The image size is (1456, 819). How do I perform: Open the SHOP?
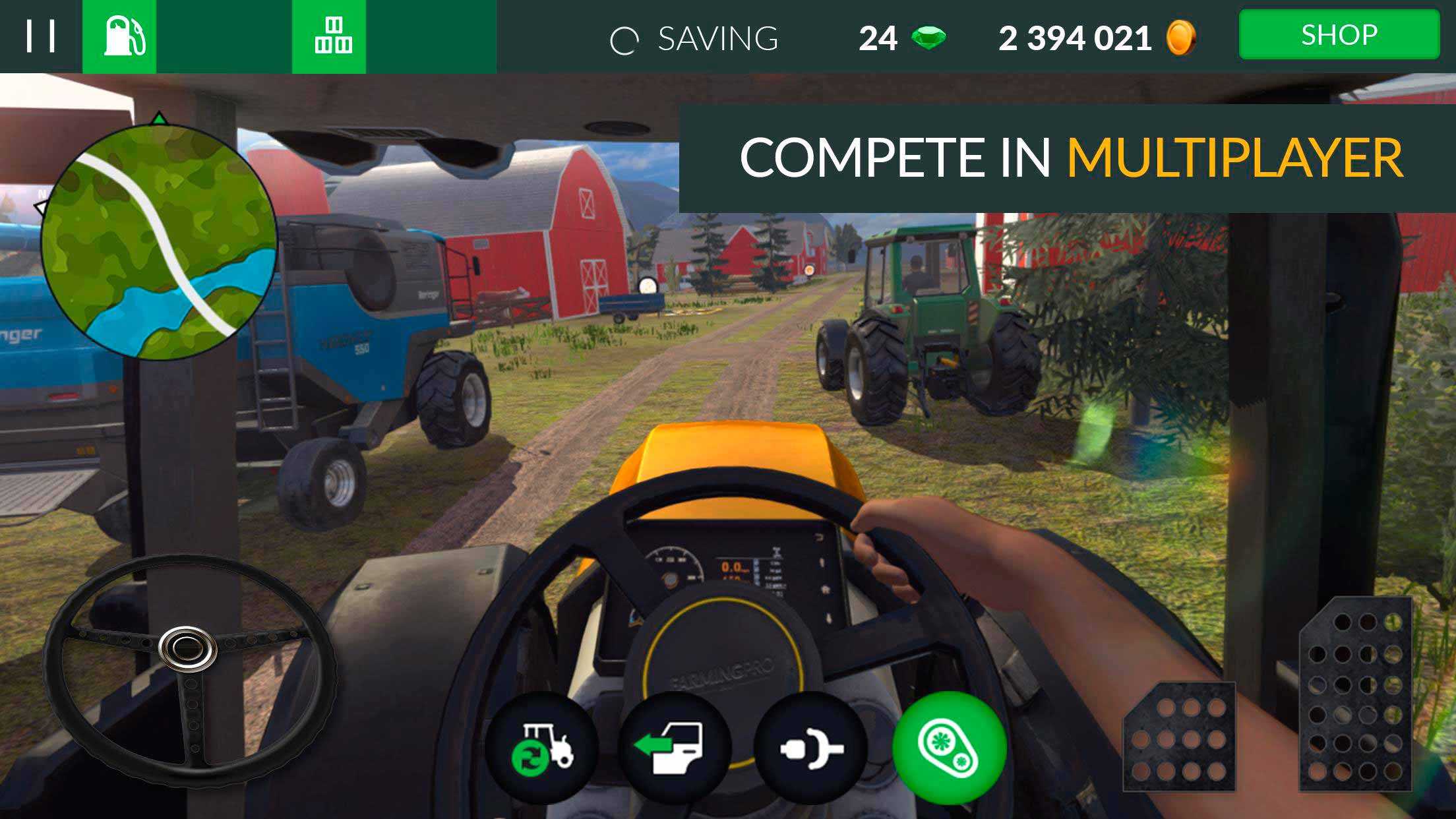coord(1339,35)
